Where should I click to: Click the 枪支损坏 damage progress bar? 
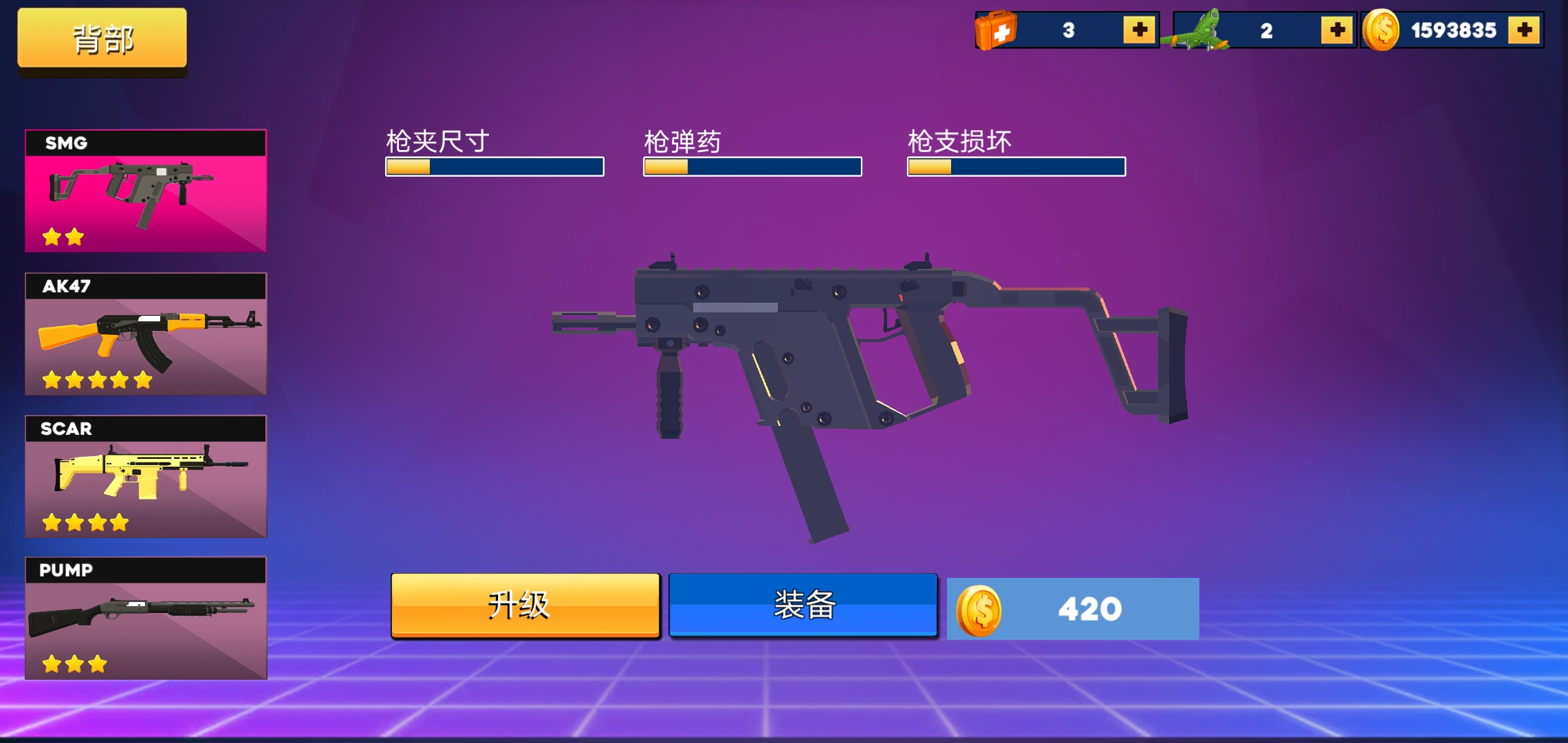coord(1016,167)
